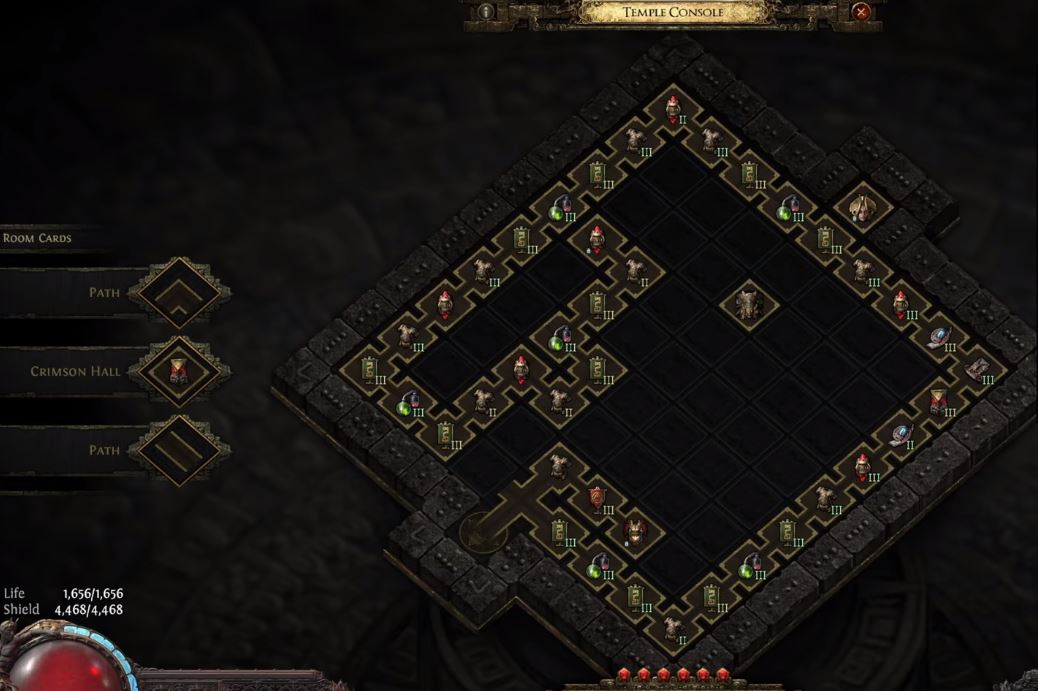This screenshot has height=691, width=1038.
Task: Click the isolated helmet room outside the ring
Action: tap(861, 208)
